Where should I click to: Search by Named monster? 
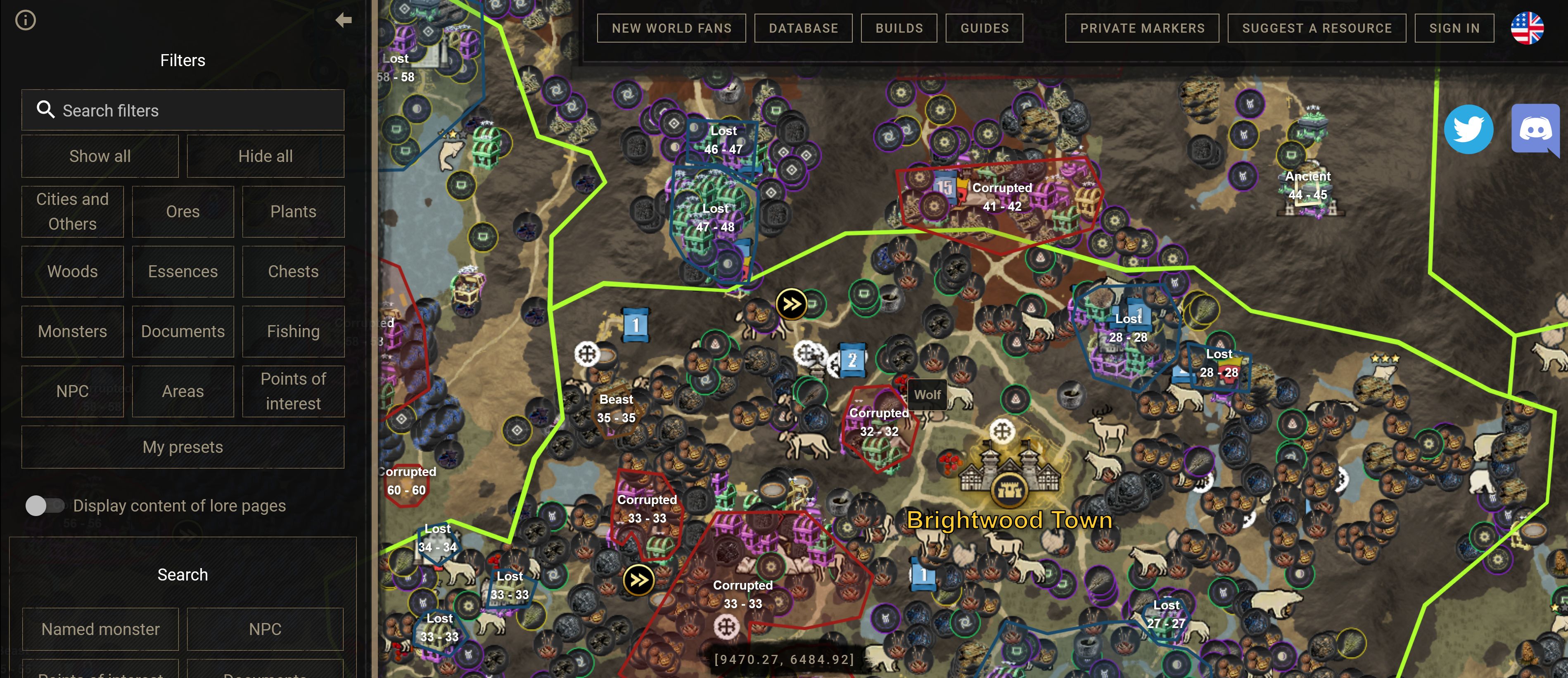[100, 629]
